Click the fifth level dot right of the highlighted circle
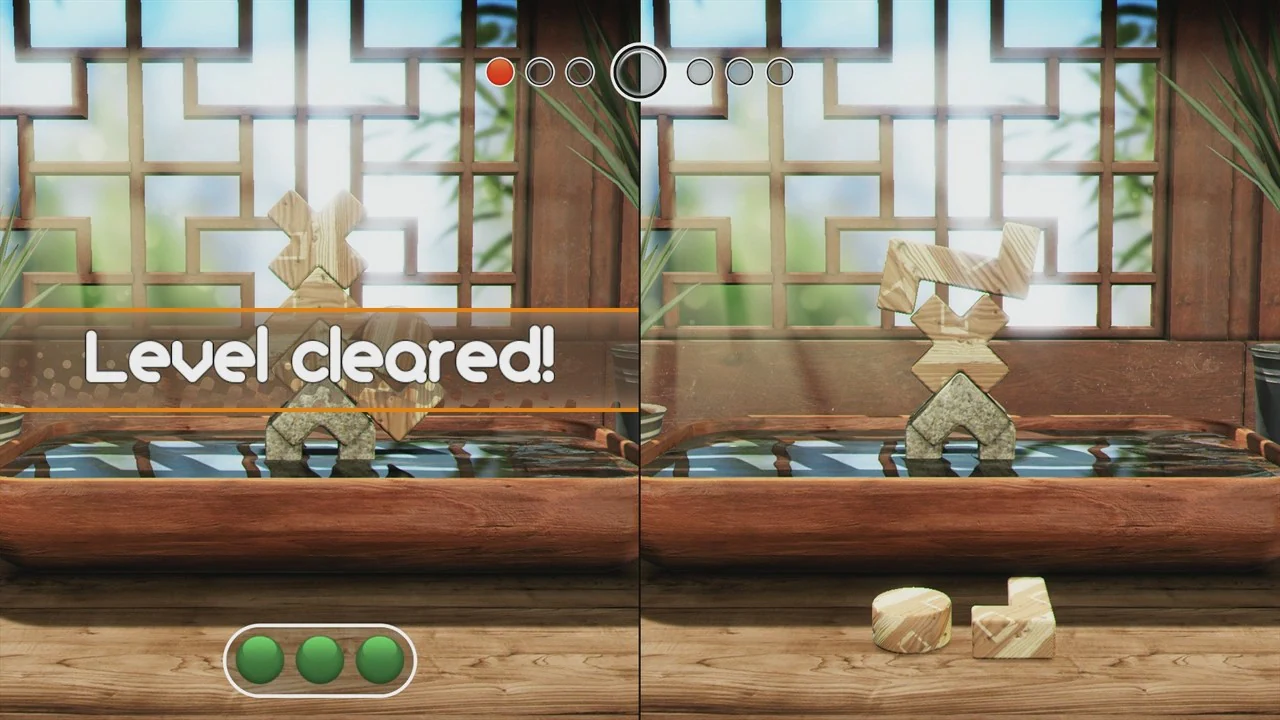 coord(699,71)
